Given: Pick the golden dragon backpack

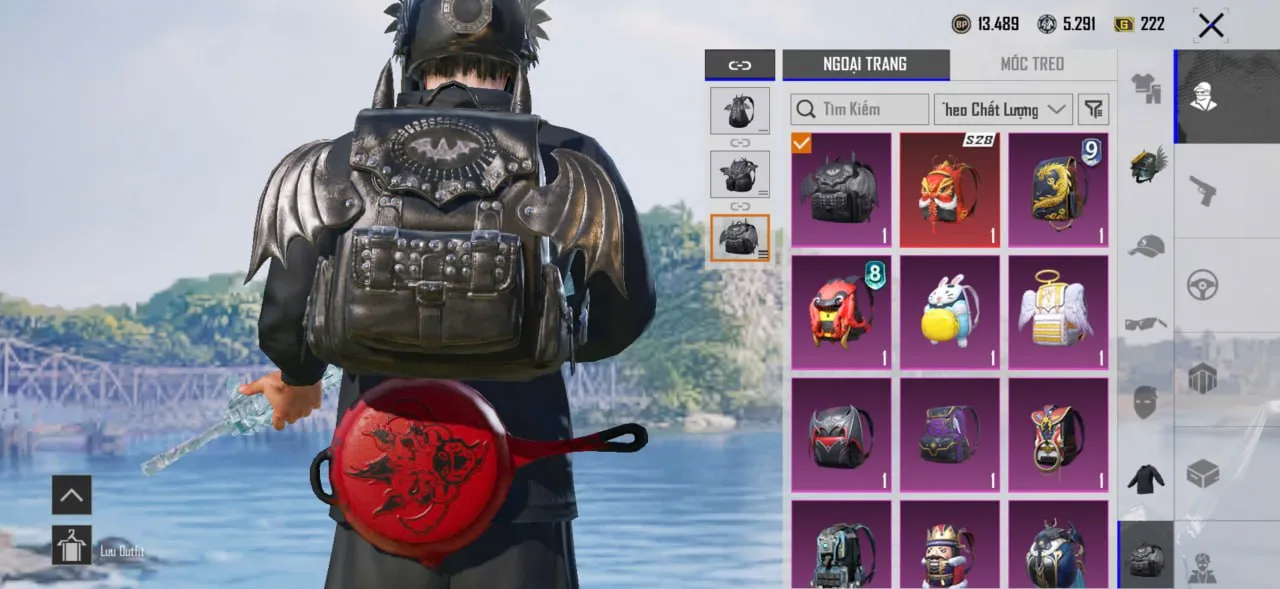Looking at the screenshot, I should (x=1058, y=190).
